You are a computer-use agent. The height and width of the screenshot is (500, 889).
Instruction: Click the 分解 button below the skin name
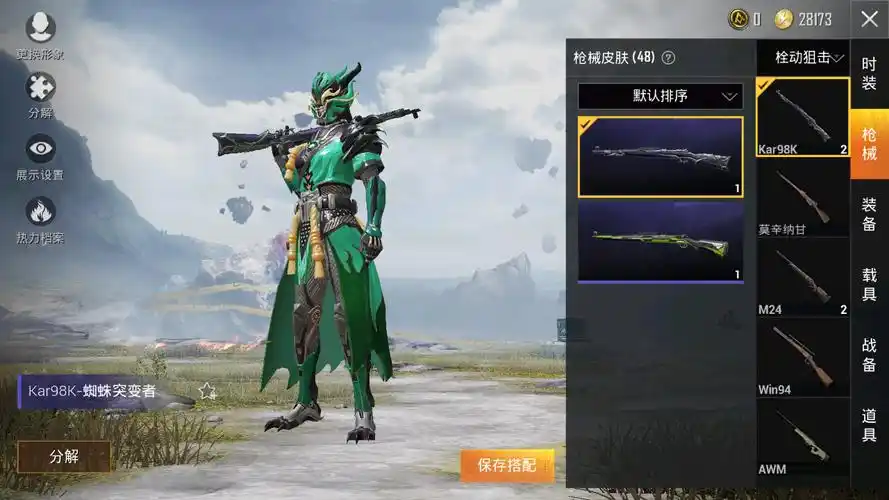64,456
